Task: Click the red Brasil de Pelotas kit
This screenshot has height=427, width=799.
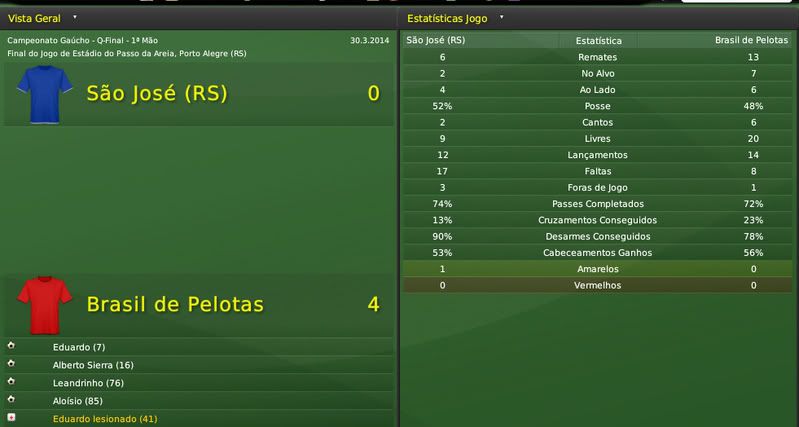Action: click(x=45, y=304)
